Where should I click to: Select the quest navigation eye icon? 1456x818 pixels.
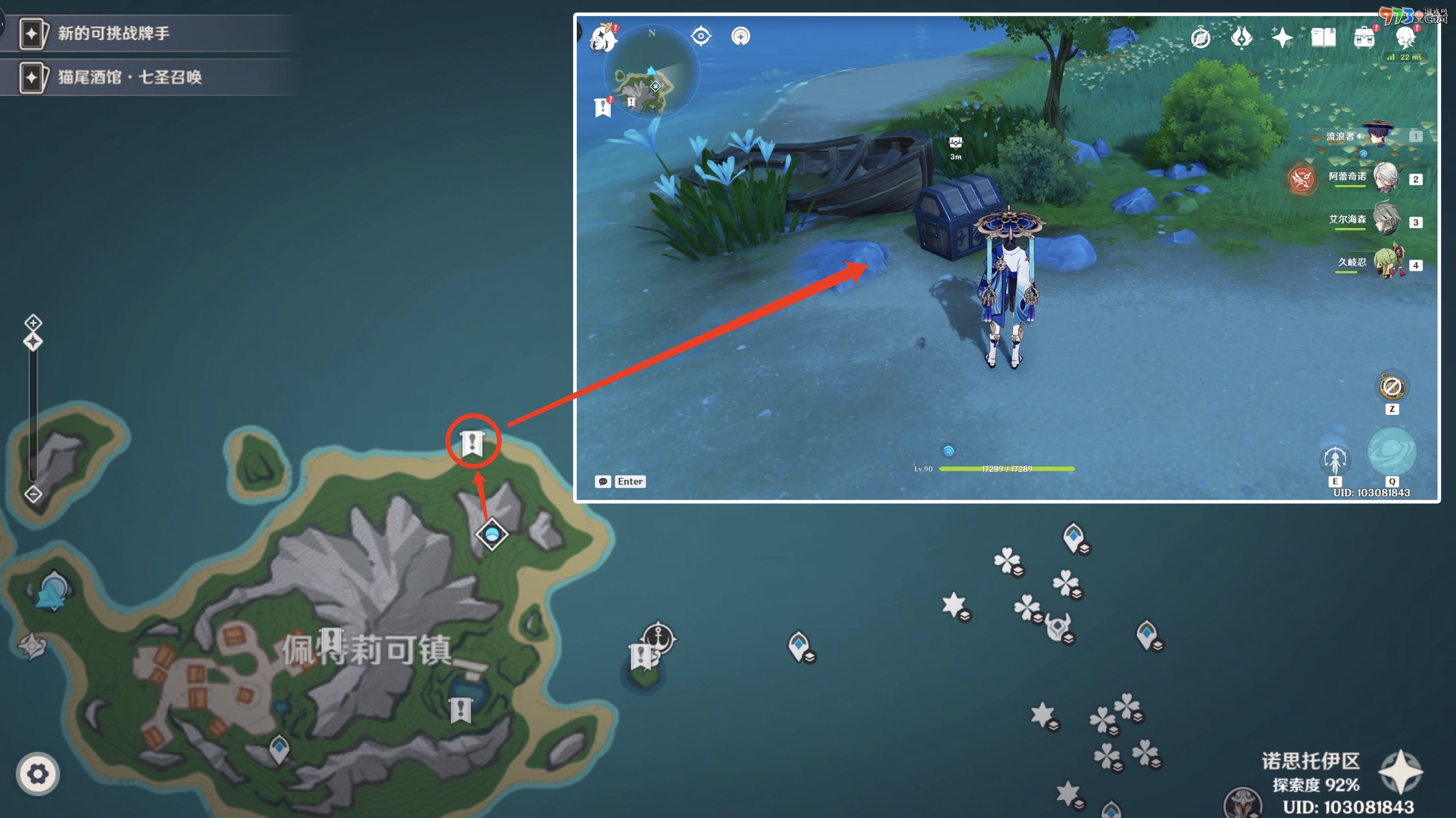pyautogui.click(x=701, y=36)
